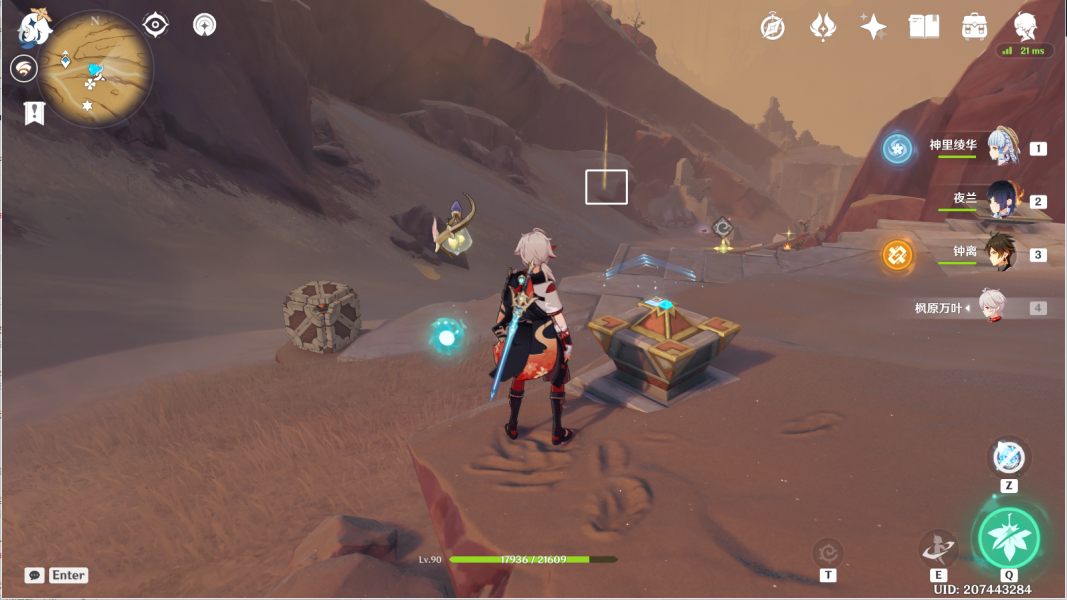Open the chat speech bubble icon

(35, 575)
